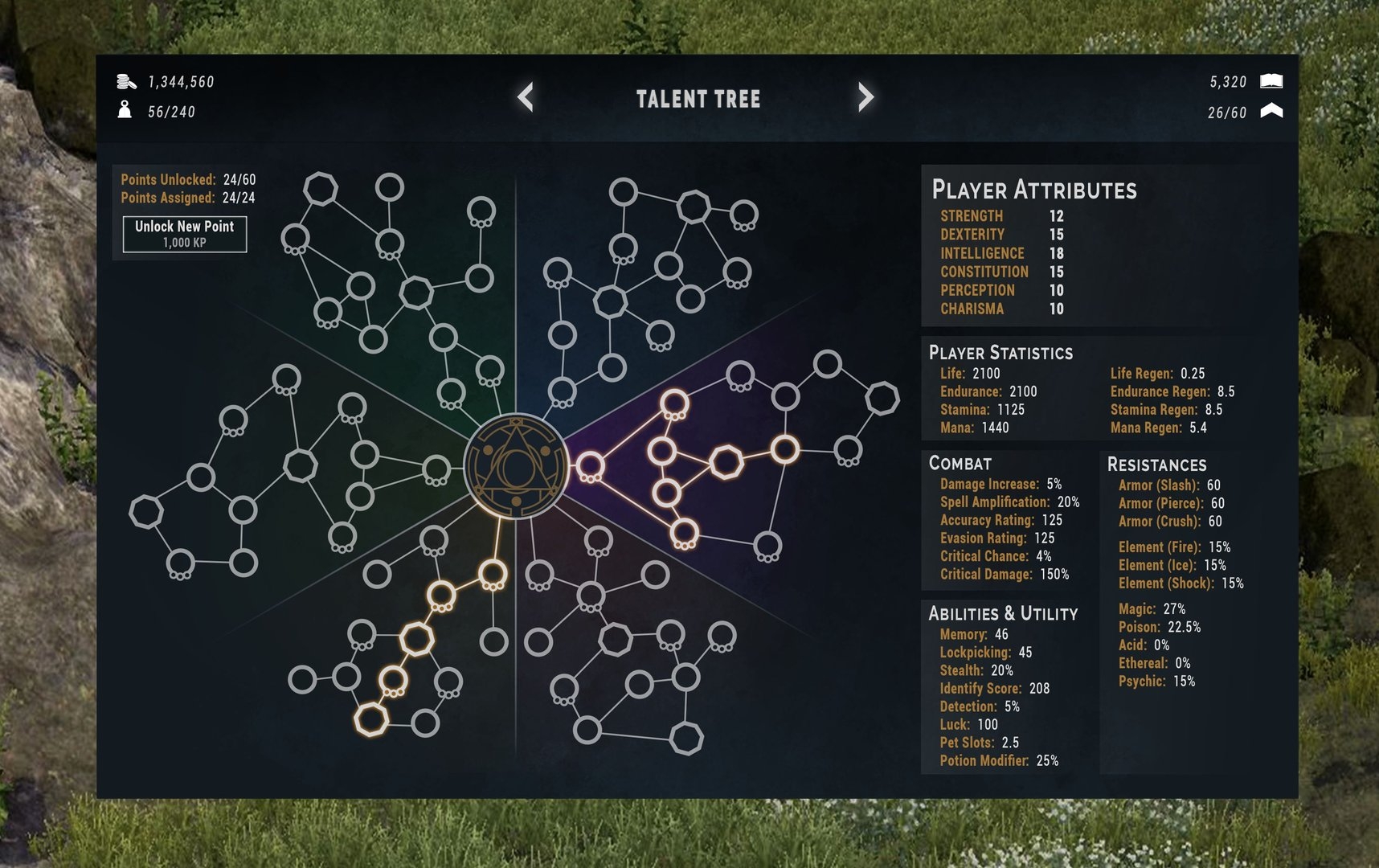Advance to next page with right arrow
This screenshot has width=1379, height=868.
865,97
